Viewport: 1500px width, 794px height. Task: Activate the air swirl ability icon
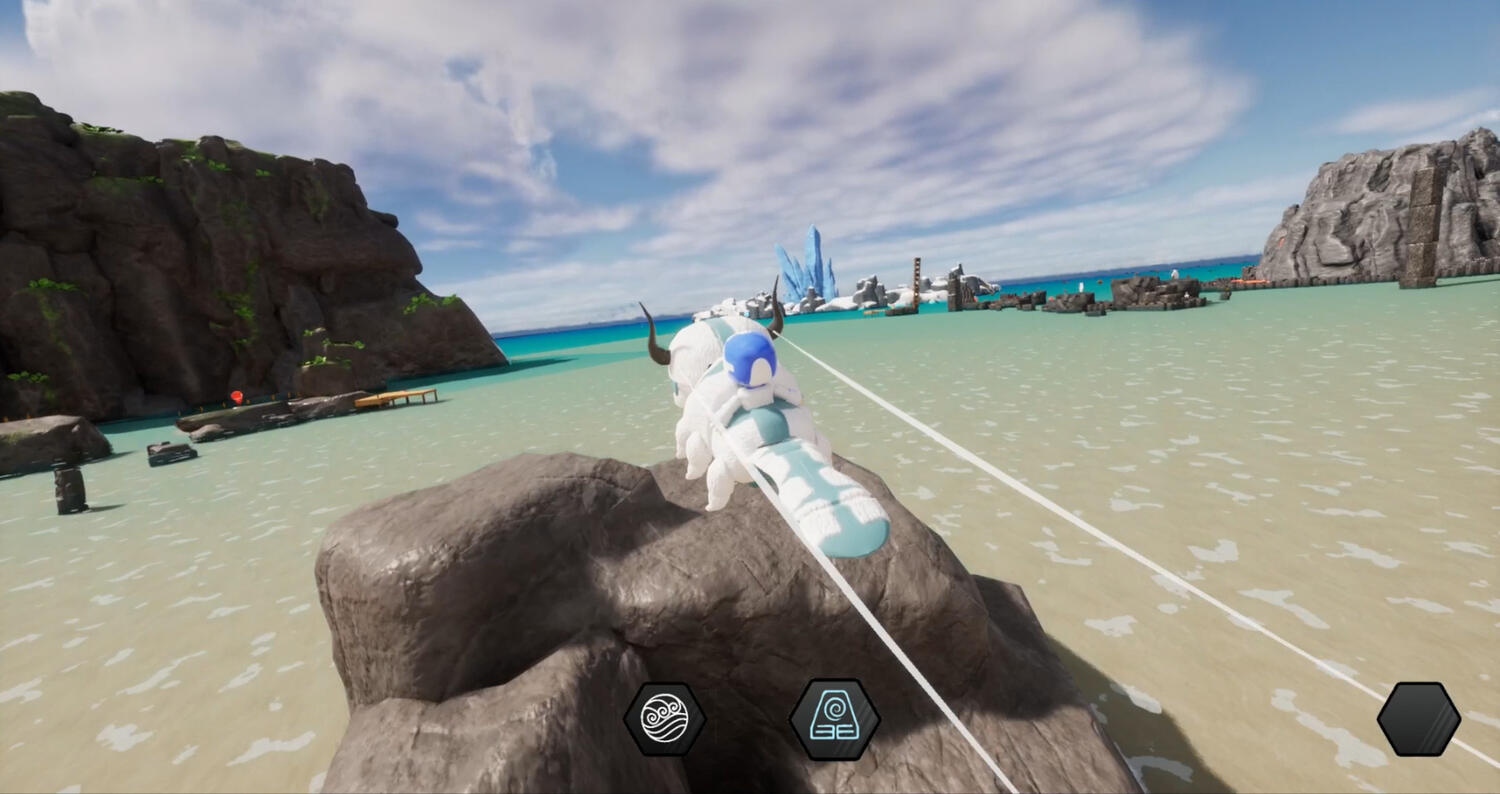tap(664, 718)
